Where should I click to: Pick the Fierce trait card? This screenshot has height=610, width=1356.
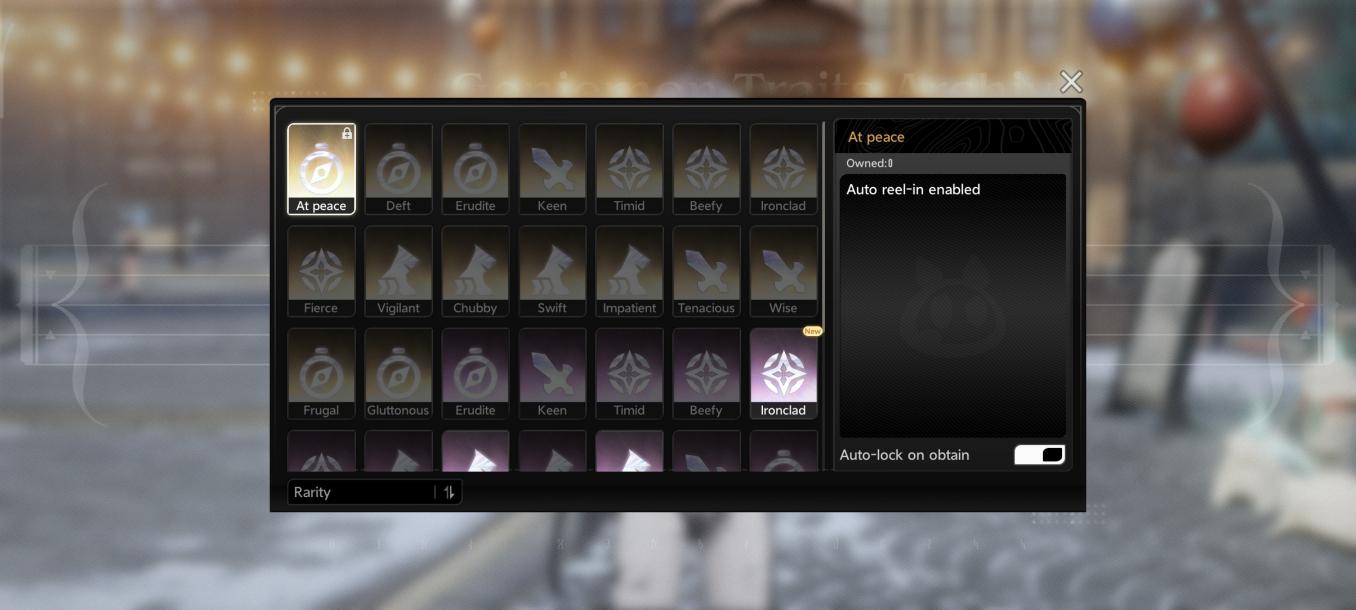click(x=321, y=270)
